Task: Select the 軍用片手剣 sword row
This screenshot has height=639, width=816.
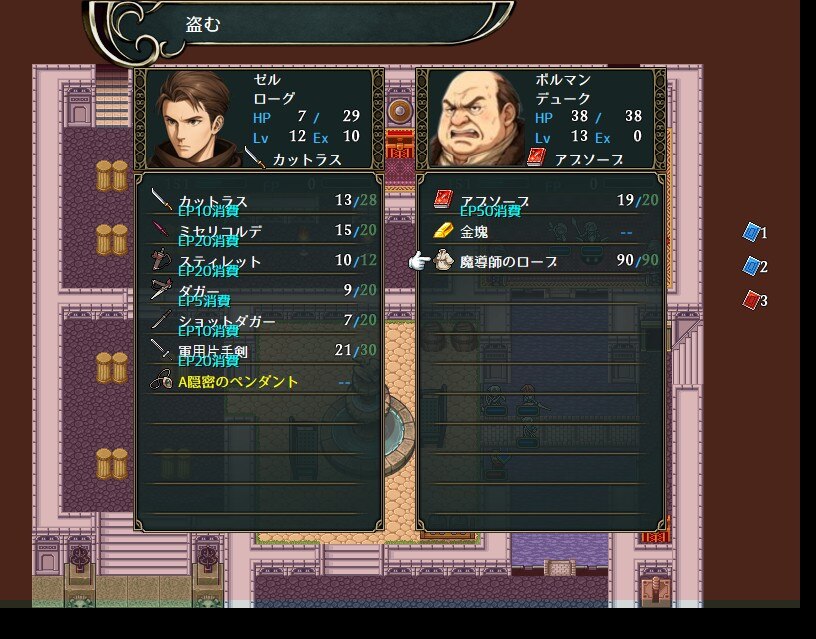Action: coord(258,351)
